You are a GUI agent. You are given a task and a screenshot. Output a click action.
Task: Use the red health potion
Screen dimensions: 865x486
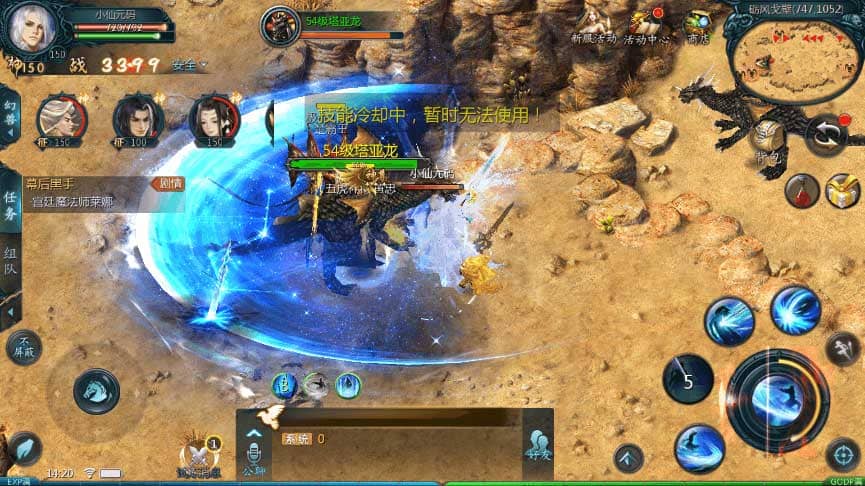[x=801, y=190]
